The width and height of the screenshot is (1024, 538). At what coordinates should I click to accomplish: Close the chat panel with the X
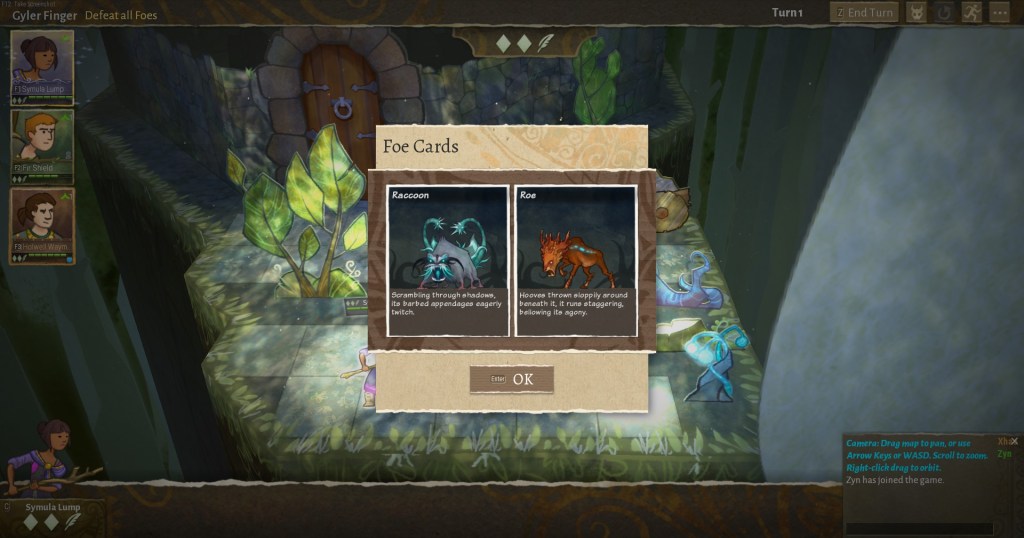pos(1014,441)
